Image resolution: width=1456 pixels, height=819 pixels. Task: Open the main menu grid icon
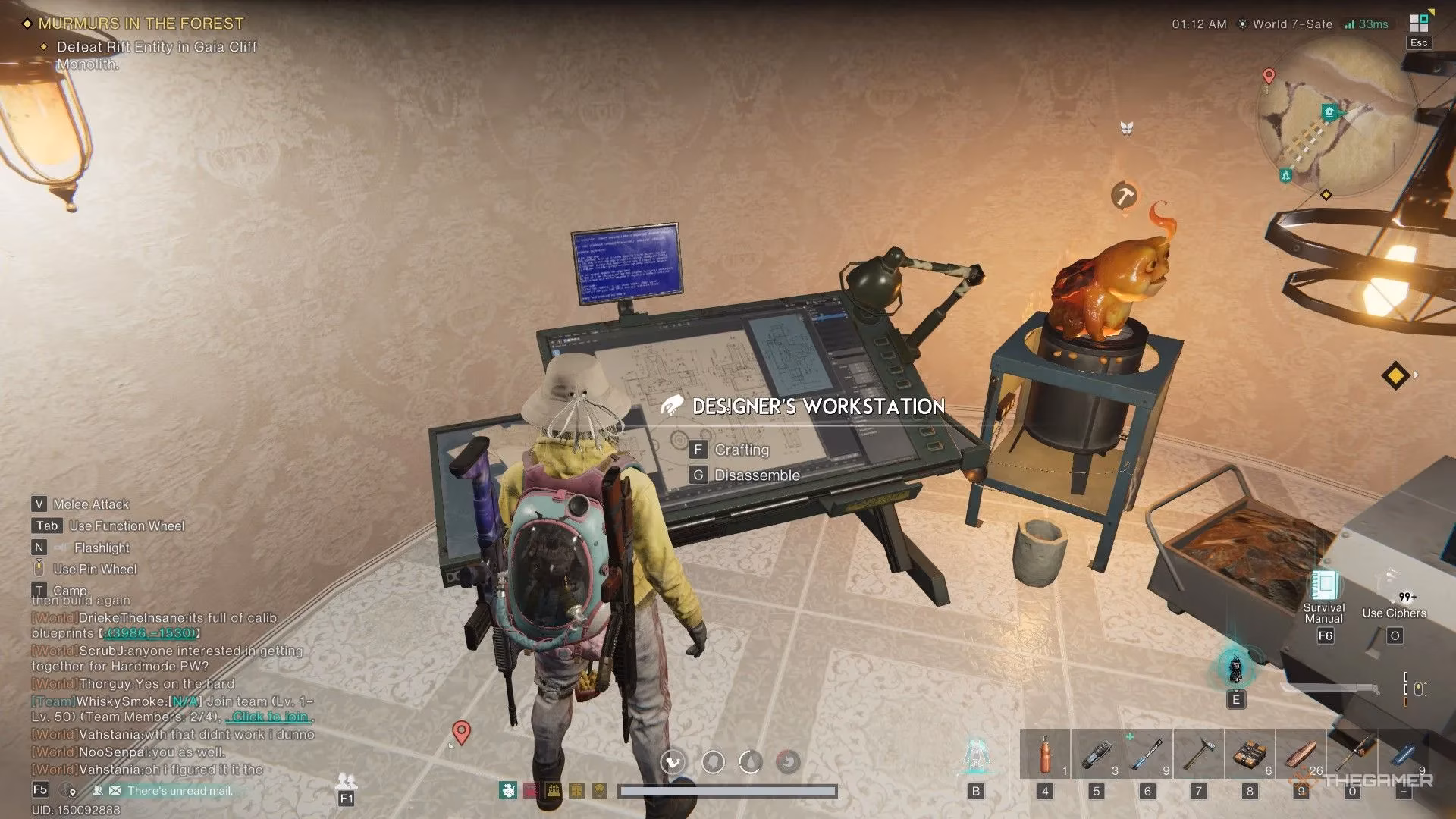pyautogui.click(x=1419, y=24)
